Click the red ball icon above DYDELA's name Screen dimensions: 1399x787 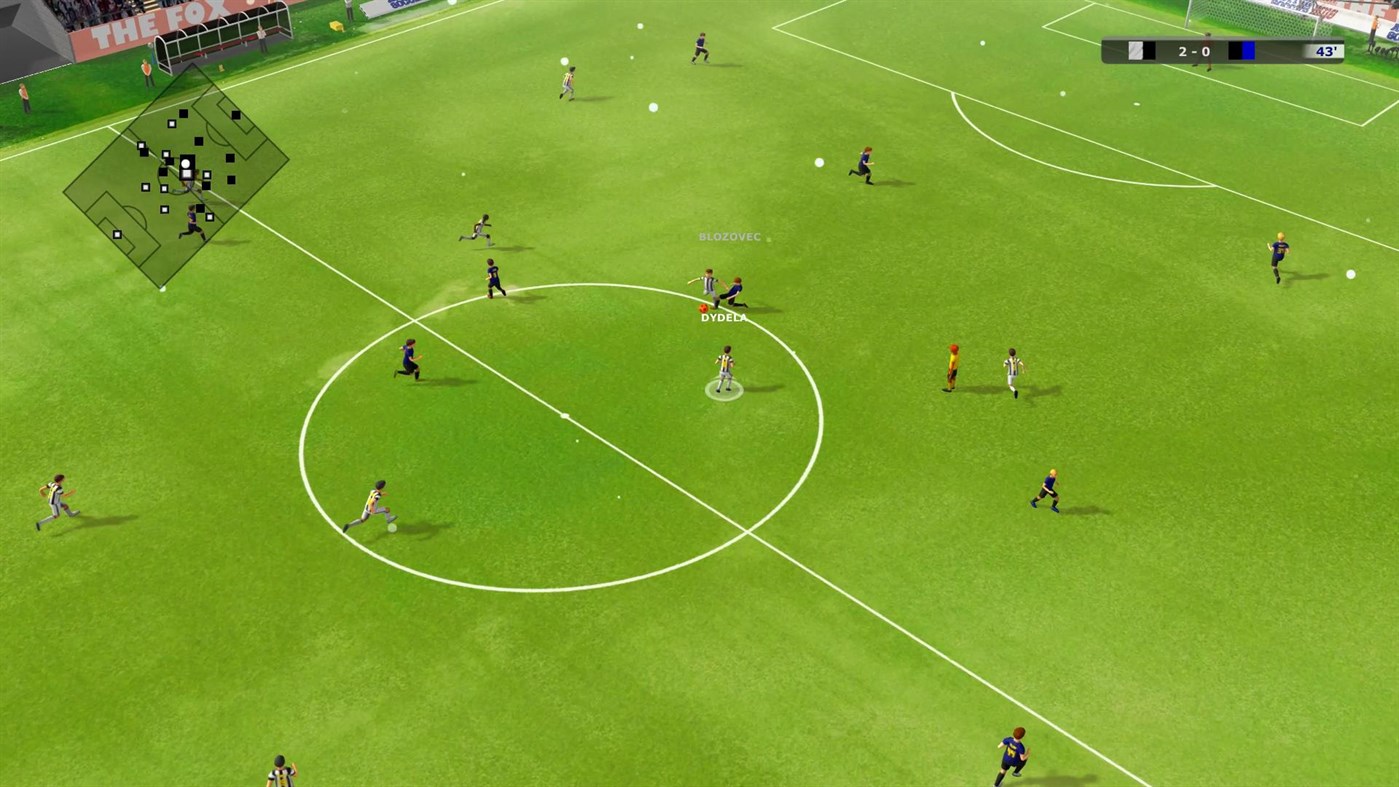[x=701, y=307]
